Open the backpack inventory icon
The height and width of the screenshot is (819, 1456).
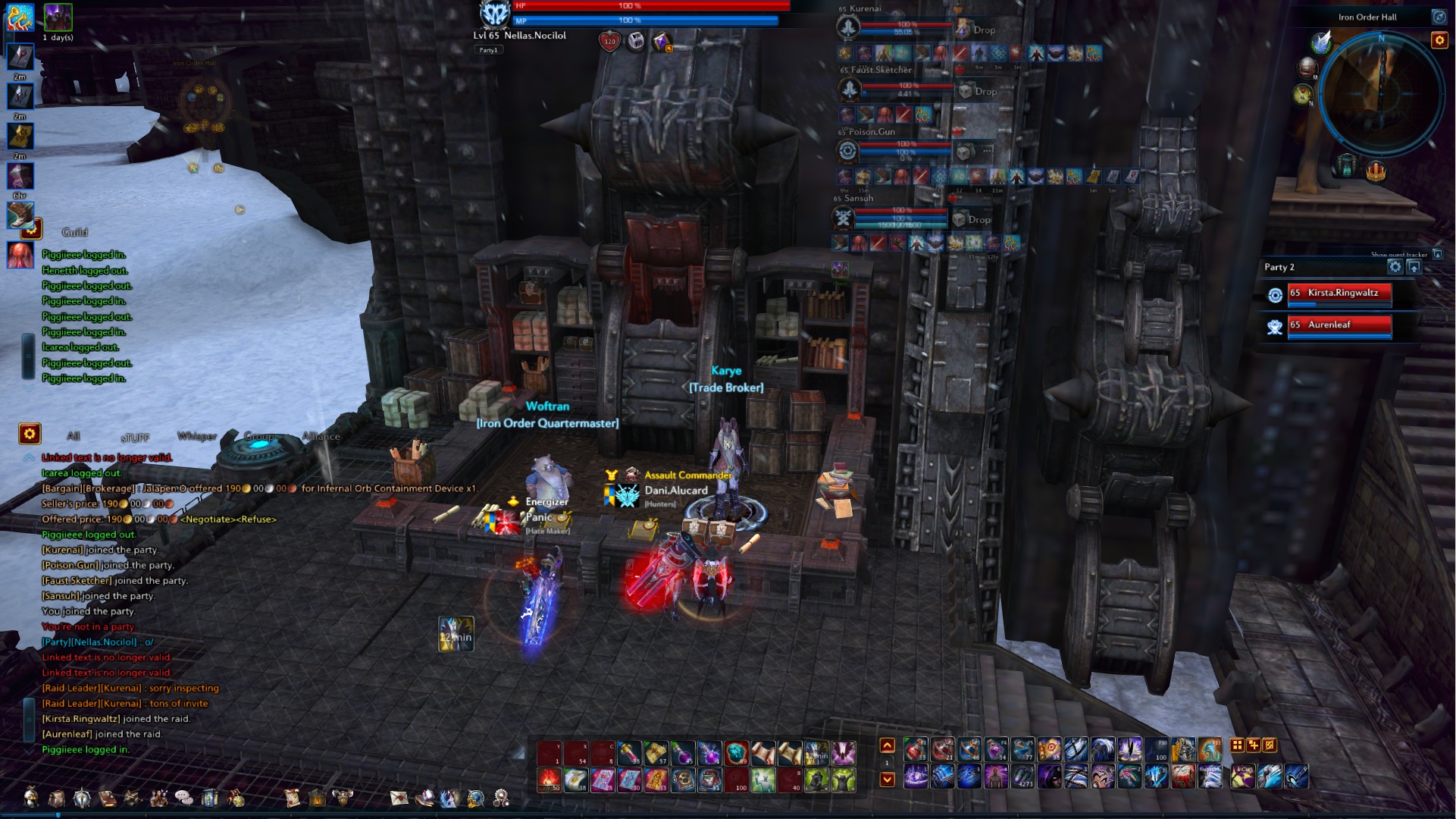click(x=57, y=798)
